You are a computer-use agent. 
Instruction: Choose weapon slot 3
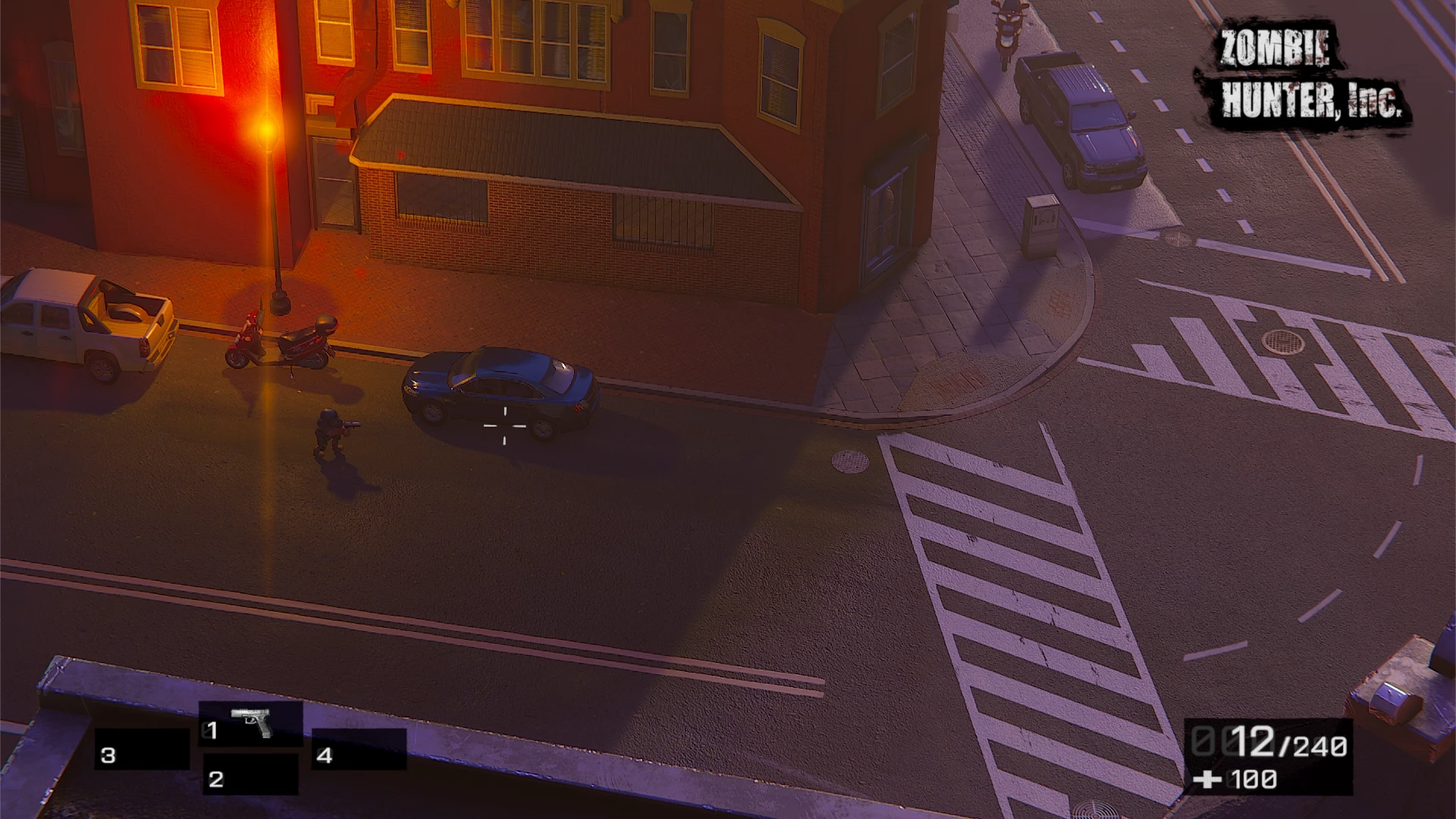142,751
